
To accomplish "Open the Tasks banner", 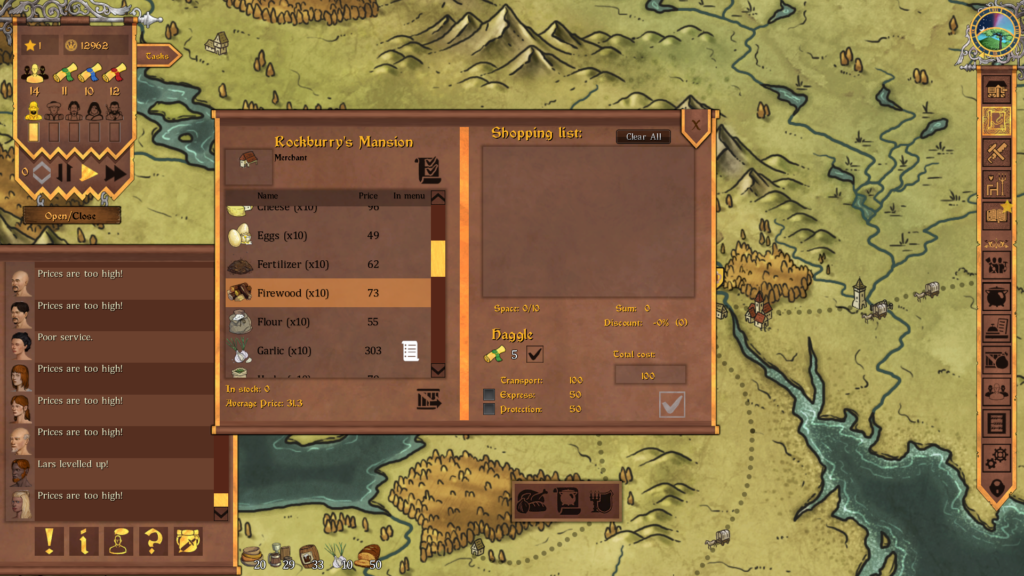I will [158, 56].
